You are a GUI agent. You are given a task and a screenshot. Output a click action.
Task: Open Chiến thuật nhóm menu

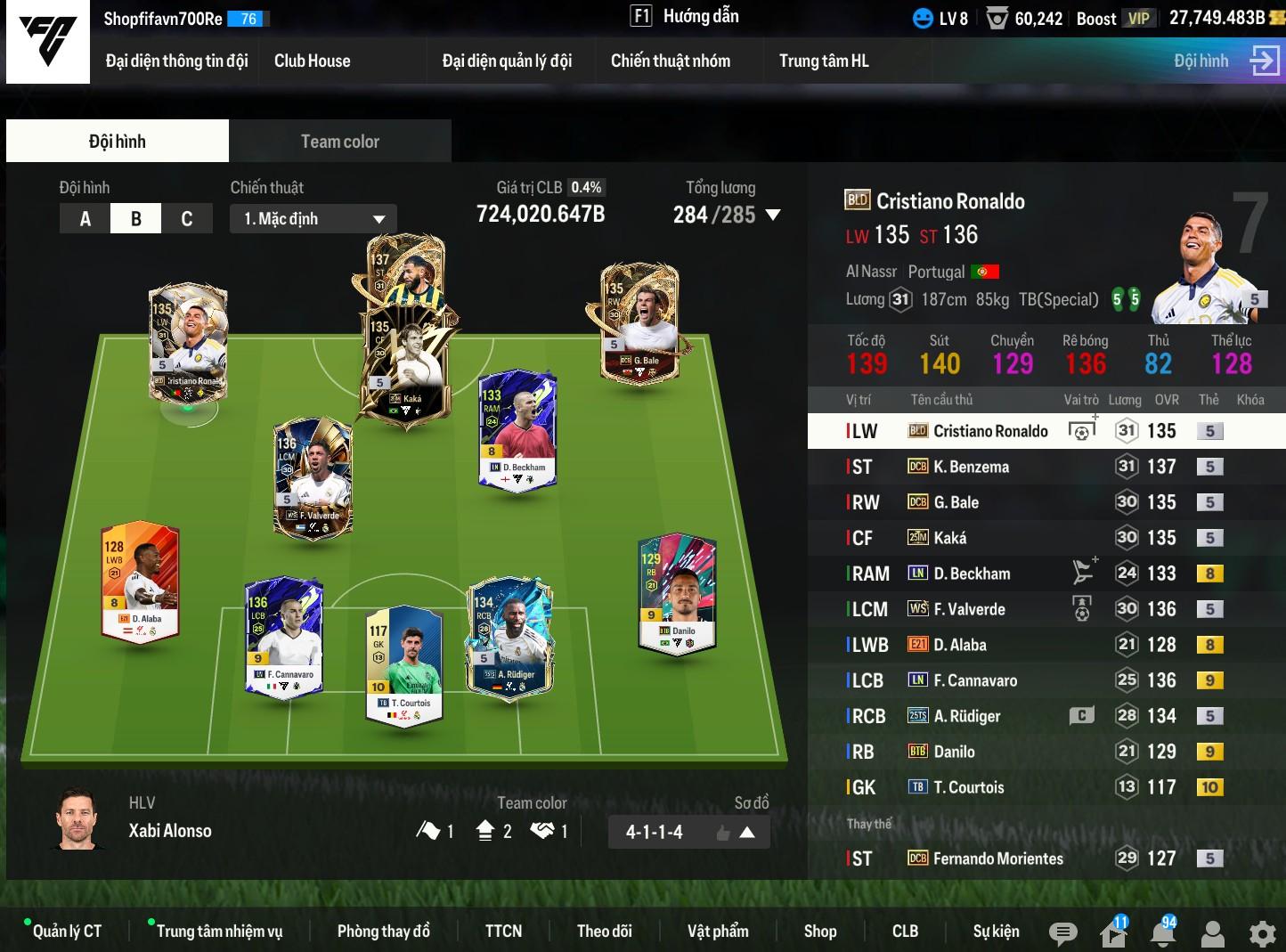(670, 61)
